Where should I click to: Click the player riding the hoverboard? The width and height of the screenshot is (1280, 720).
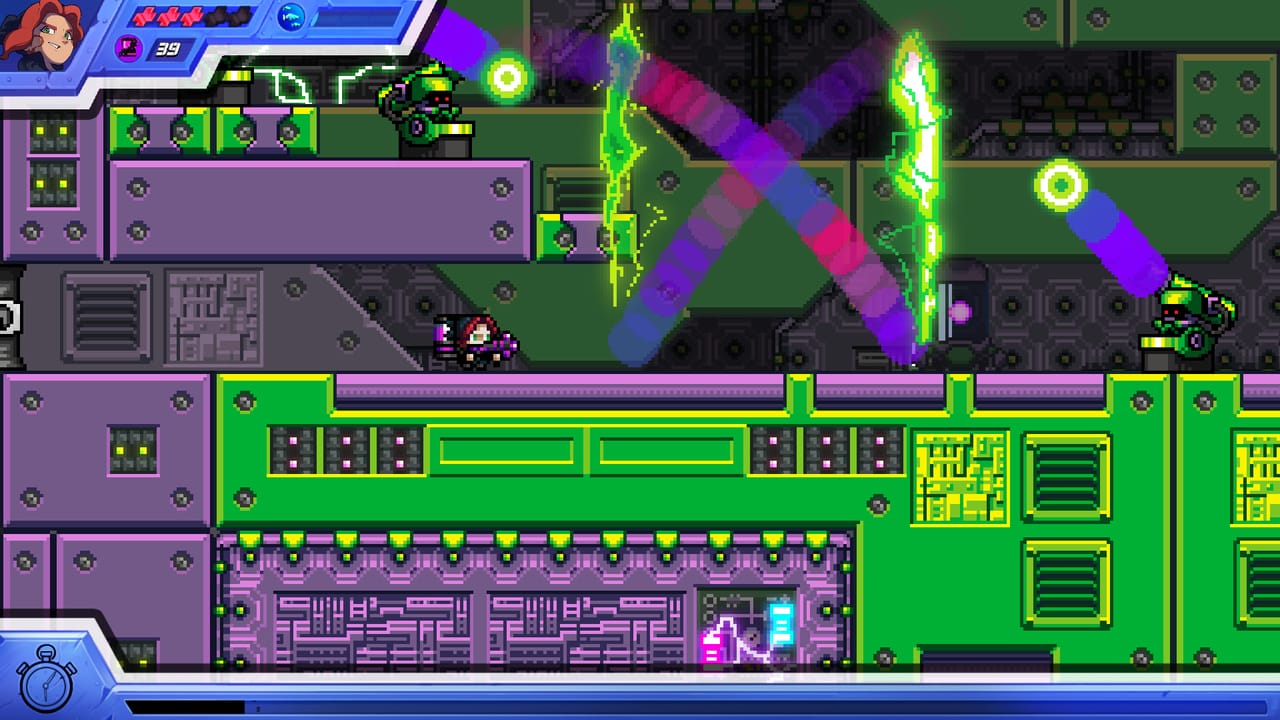[x=475, y=340]
